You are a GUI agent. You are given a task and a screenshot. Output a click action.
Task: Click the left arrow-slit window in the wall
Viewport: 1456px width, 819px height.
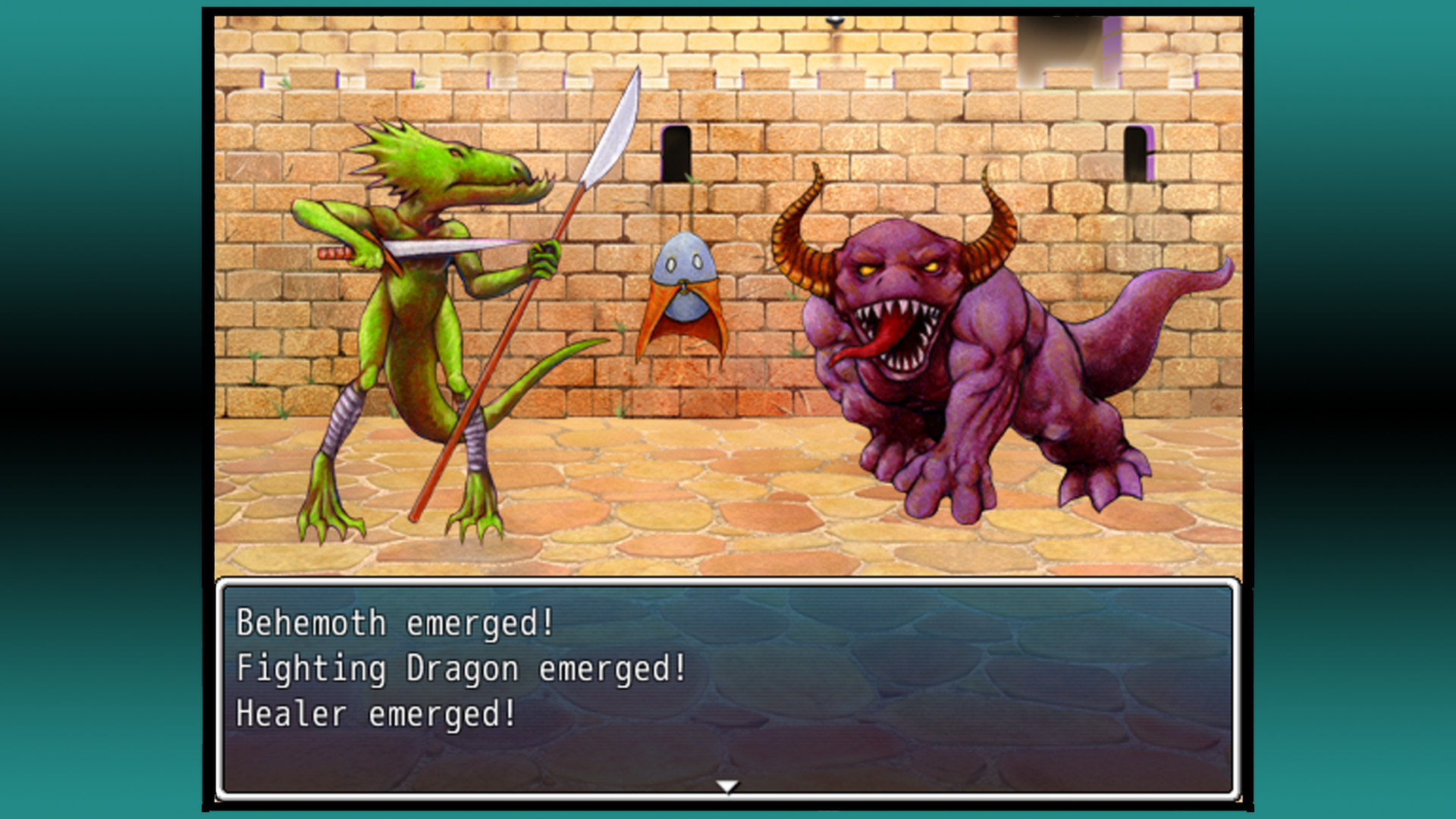coord(675,152)
